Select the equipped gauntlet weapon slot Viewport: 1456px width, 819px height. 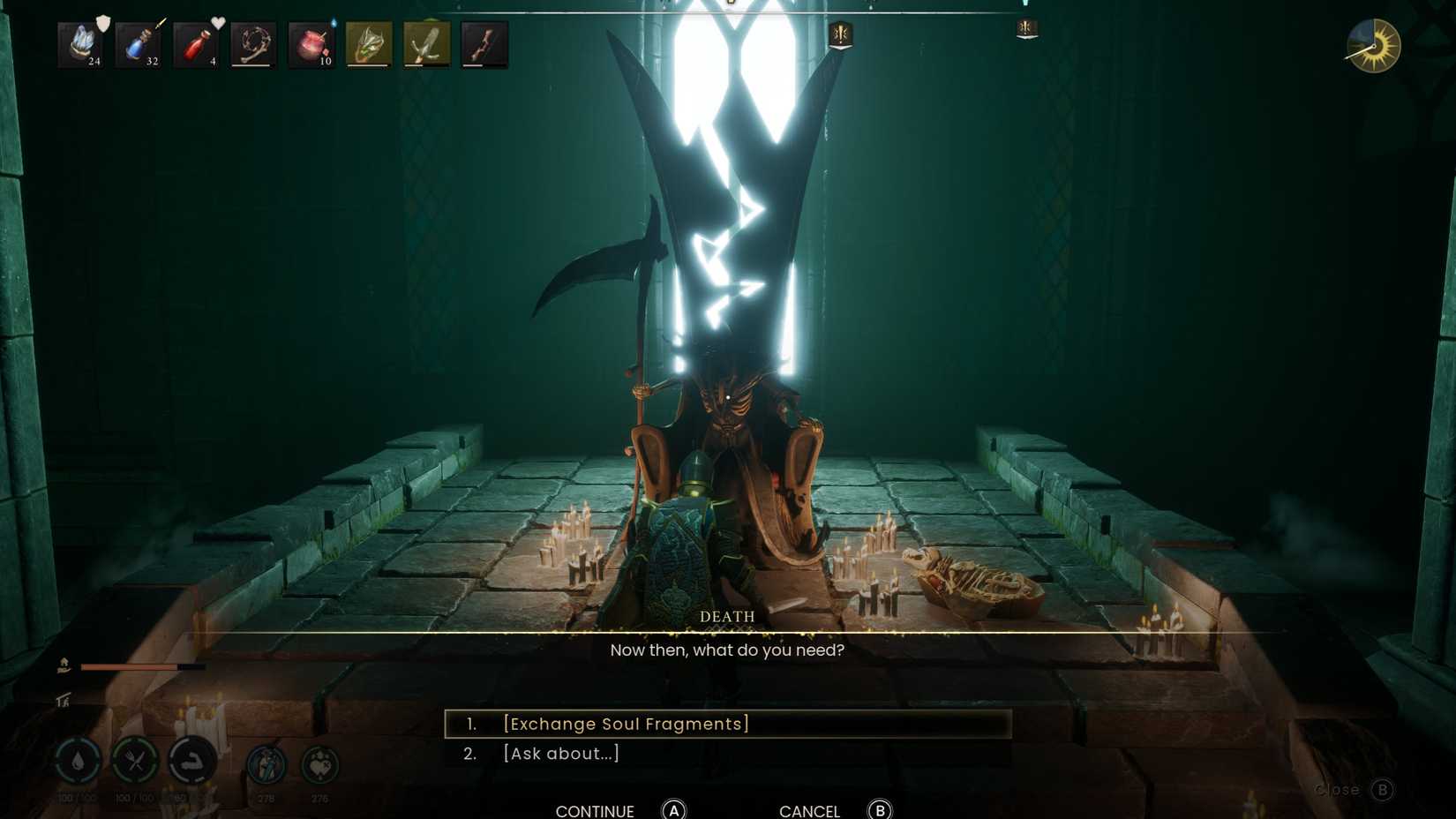coord(369,44)
